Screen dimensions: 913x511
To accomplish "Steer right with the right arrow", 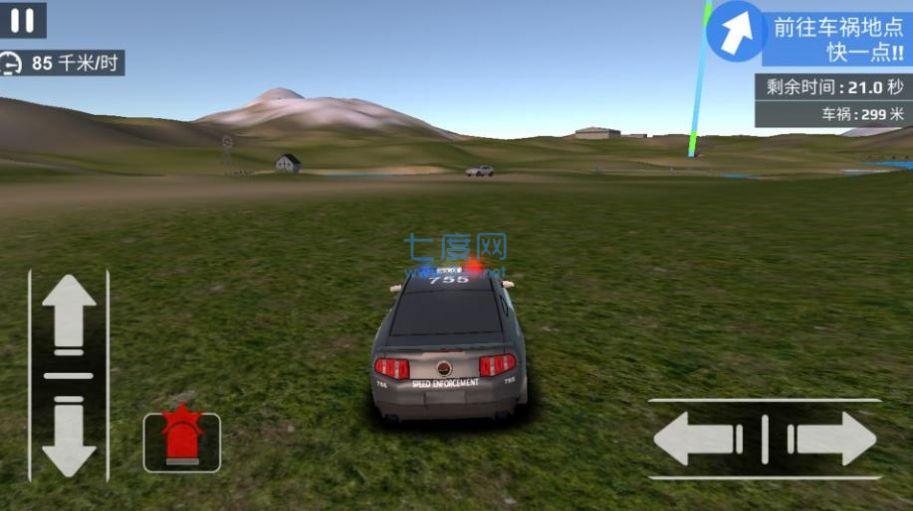I will pyautogui.click(x=832, y=439).
